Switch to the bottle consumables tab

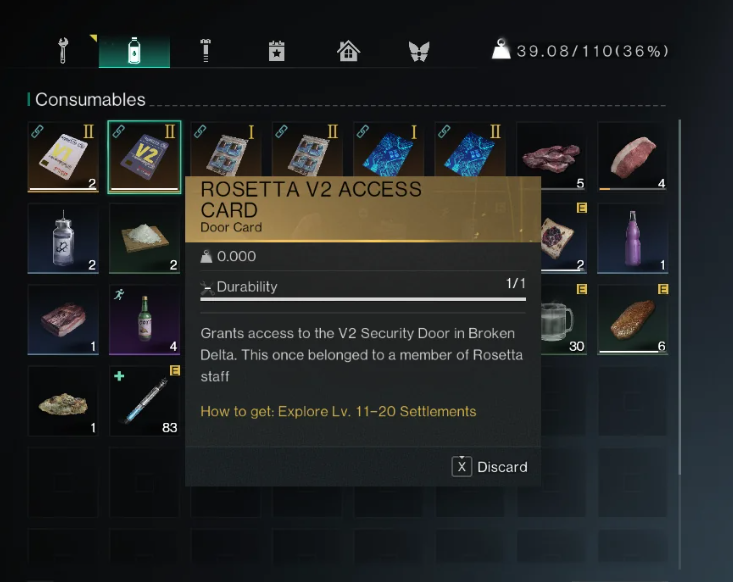pyautogui.click(x=134, y=51)
